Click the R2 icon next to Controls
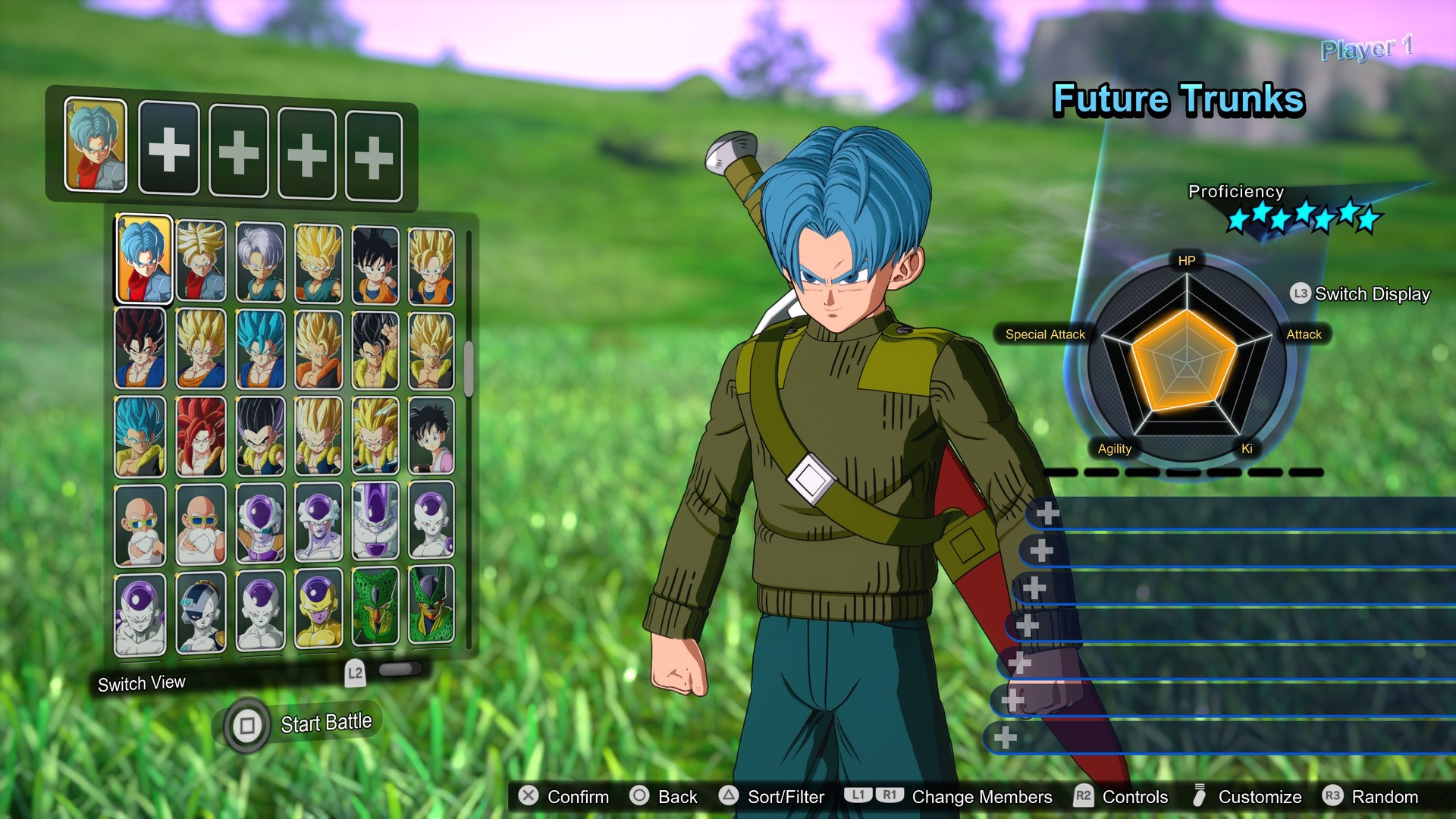The height and width of the screenshot is (819, 1456). point(1083,797)
